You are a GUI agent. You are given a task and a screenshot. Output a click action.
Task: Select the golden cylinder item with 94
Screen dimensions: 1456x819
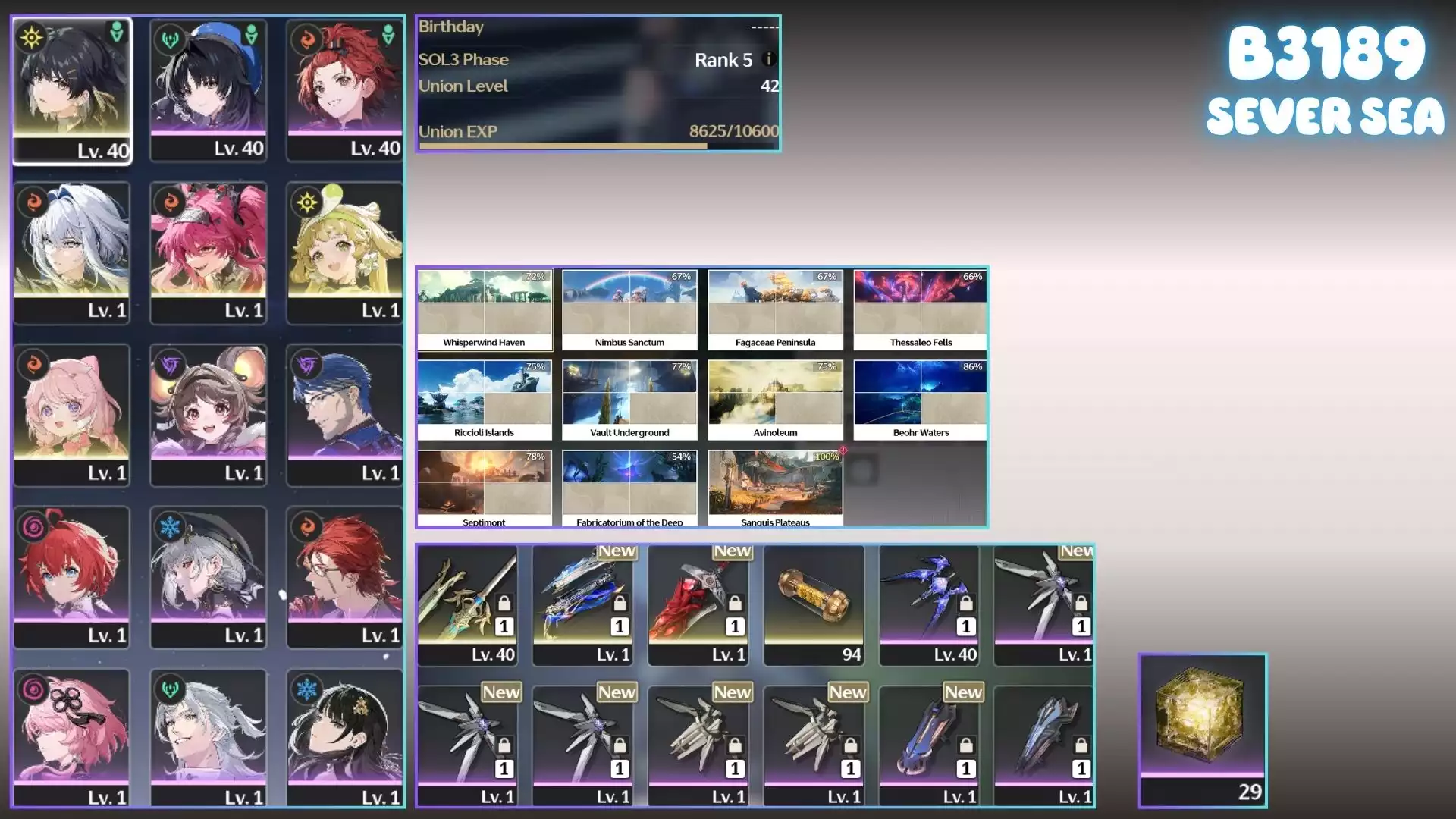814,605
